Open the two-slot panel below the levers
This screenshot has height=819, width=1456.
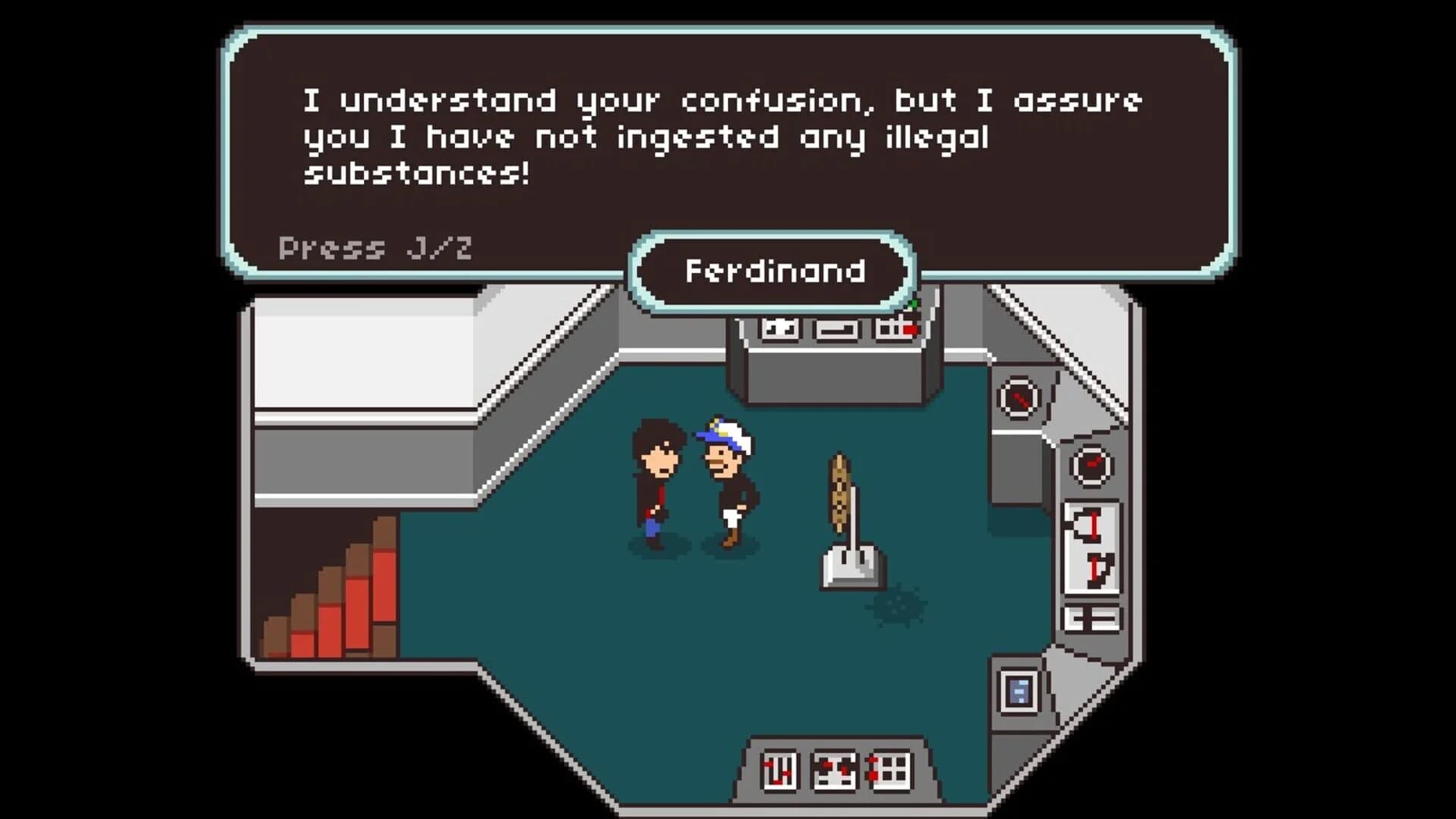pos(1093,617)
